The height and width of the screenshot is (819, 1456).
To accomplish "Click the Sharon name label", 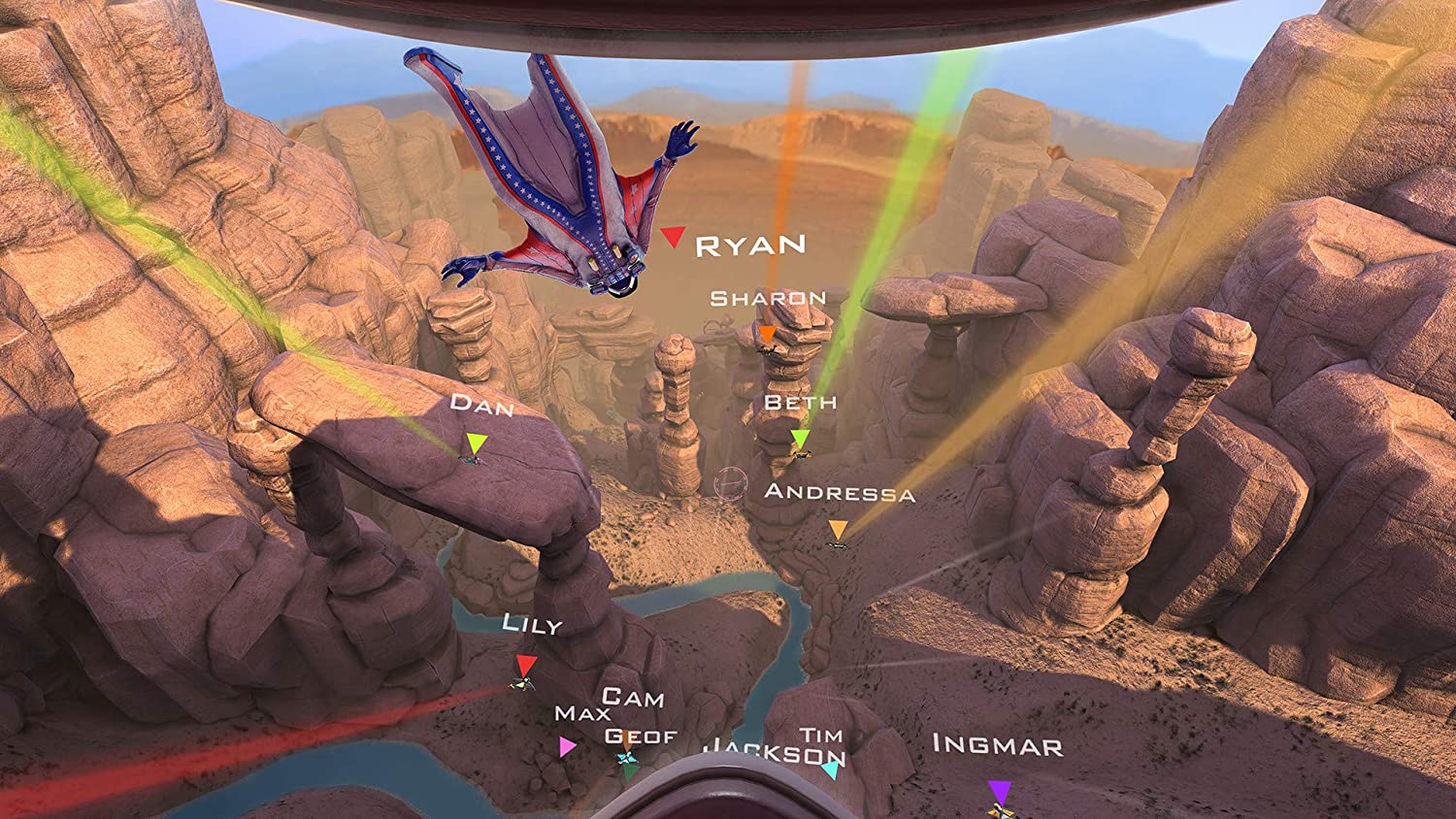I will click(768, 298).
